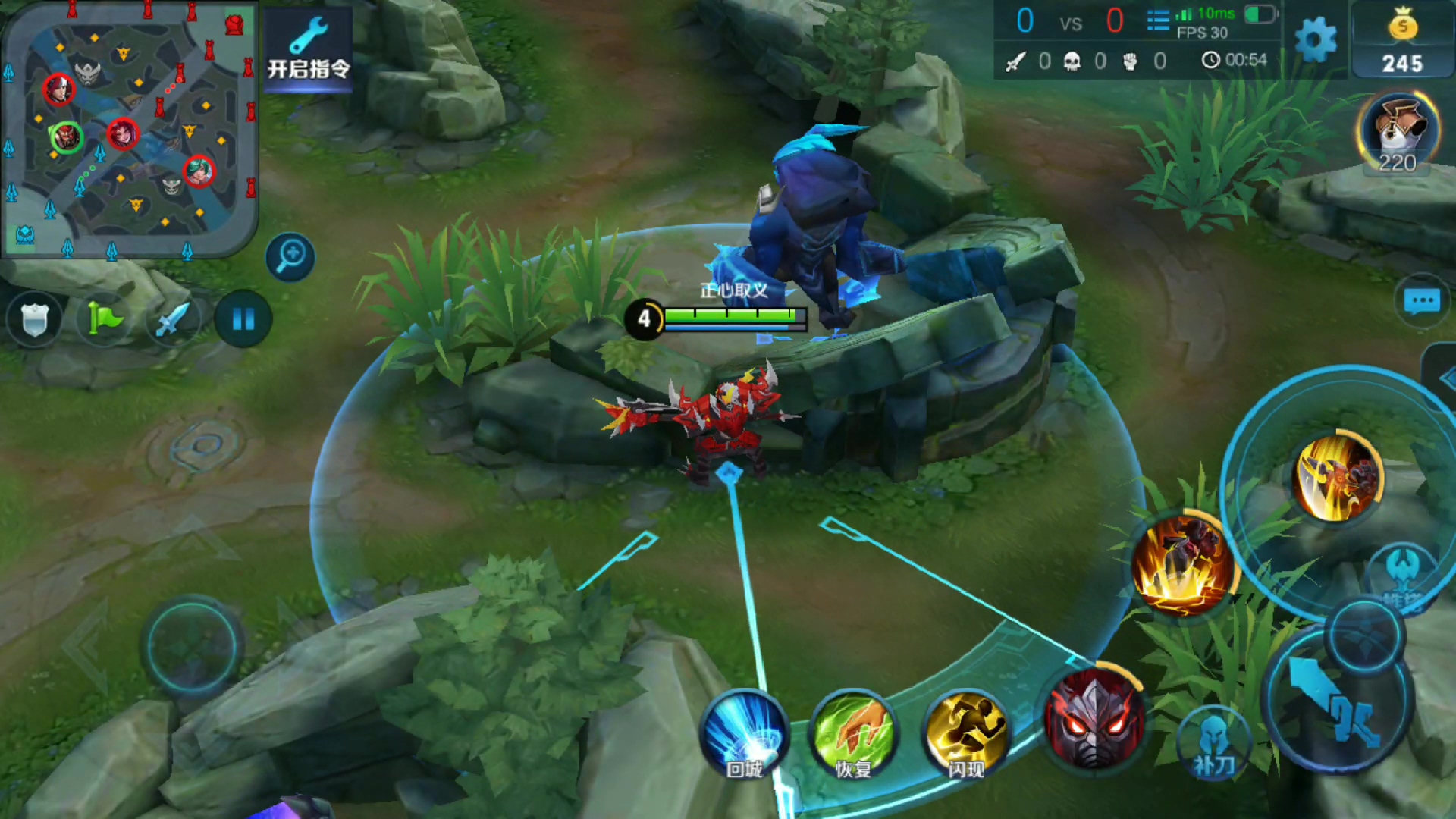Viewport: 1456px width, 819px height.
Task: Open the minimap
Action: point(129,129)
